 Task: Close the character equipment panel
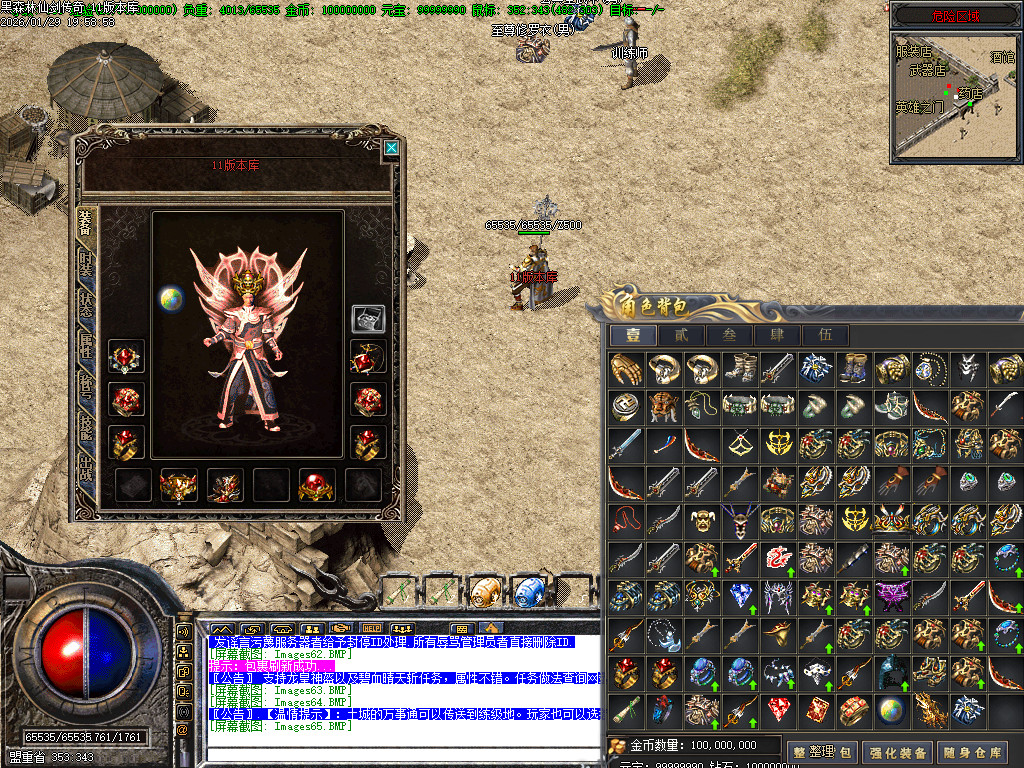click(391, 148)
